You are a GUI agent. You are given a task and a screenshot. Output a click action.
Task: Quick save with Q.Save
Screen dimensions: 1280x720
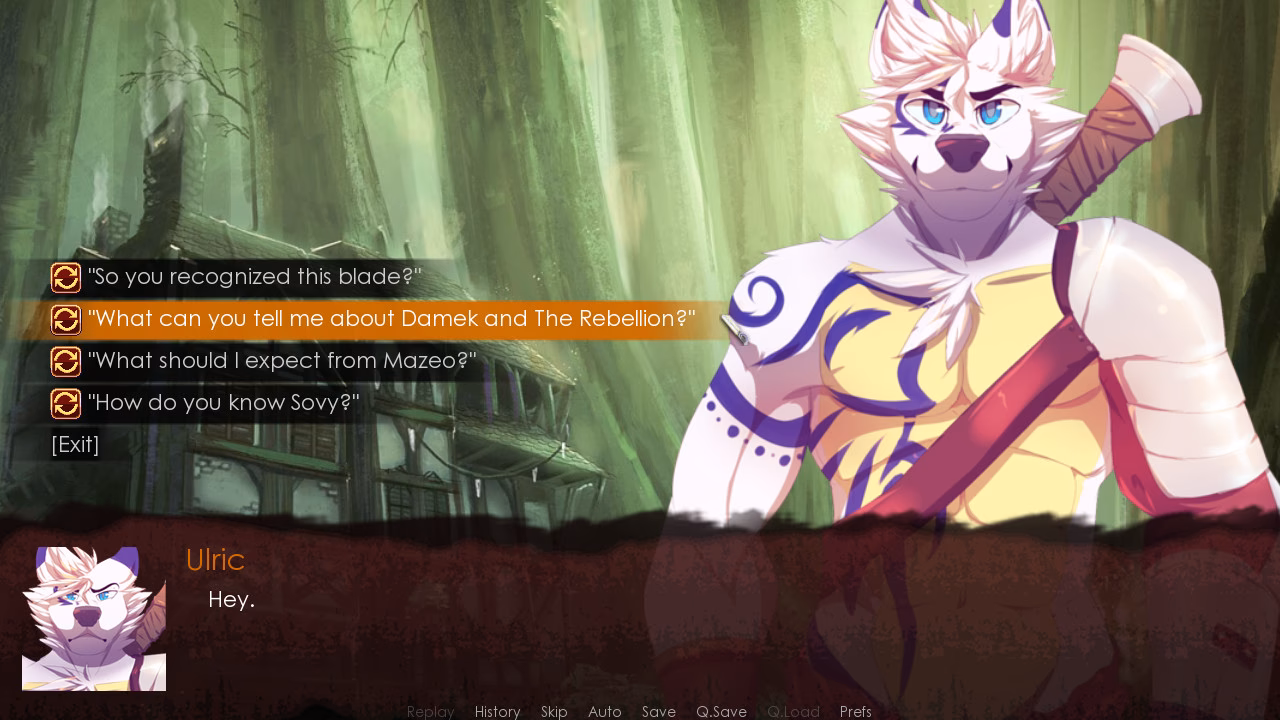721,712
